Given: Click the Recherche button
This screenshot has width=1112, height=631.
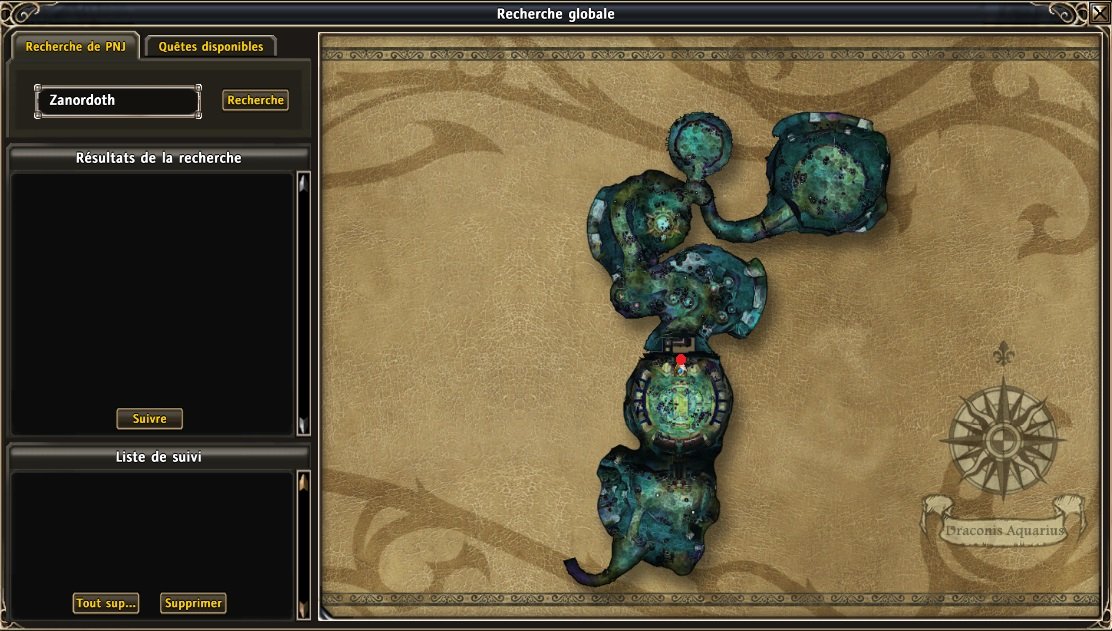Looking at the screenshot, I should [255, 100].
